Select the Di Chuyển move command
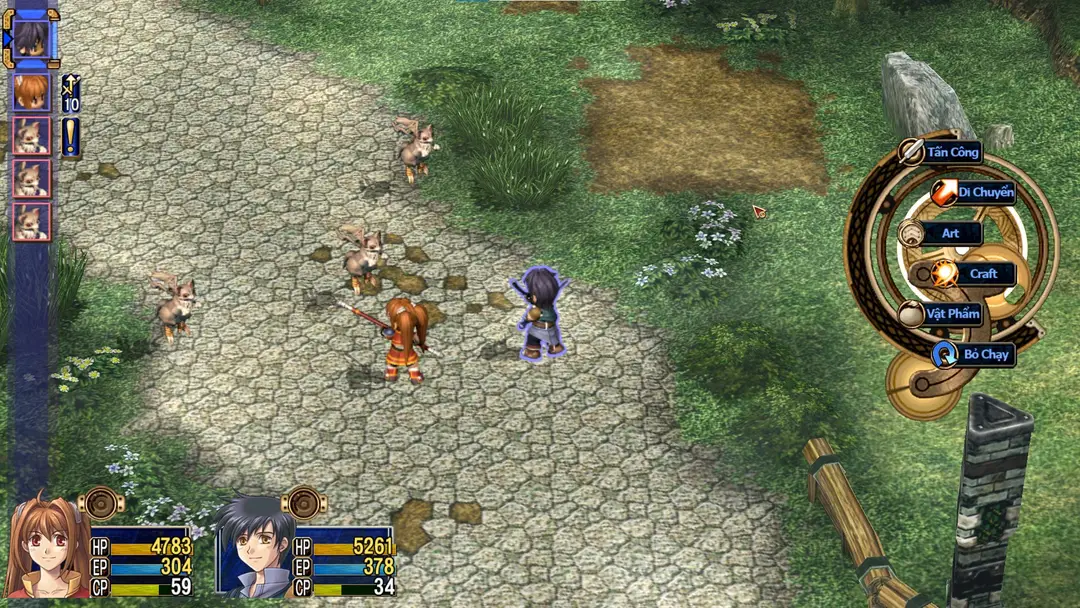Screen dimensions: 1080x608 [x=983, y=192]
